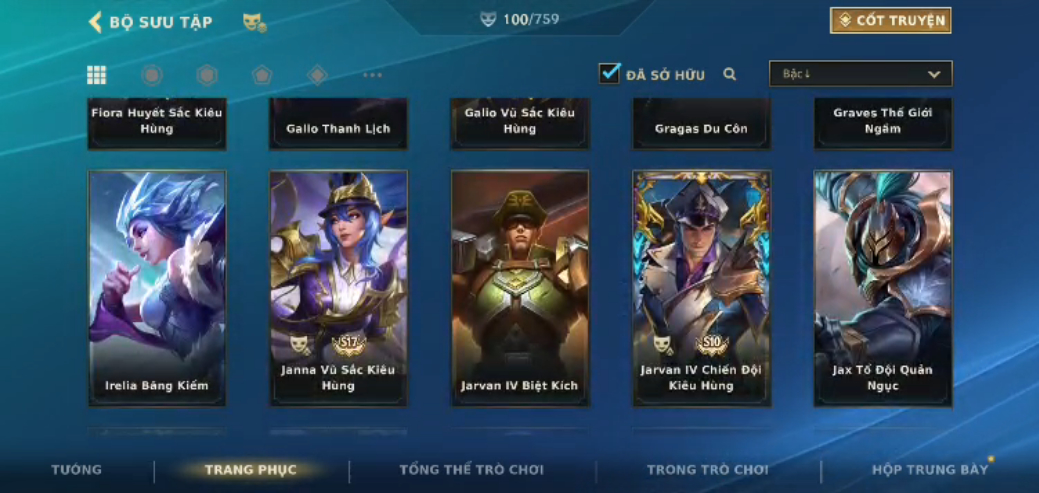Image resolution: width=1039 pixels, height=493 pixels.
Task: Switch to the Tướng tab
Action: coord(77,470)
